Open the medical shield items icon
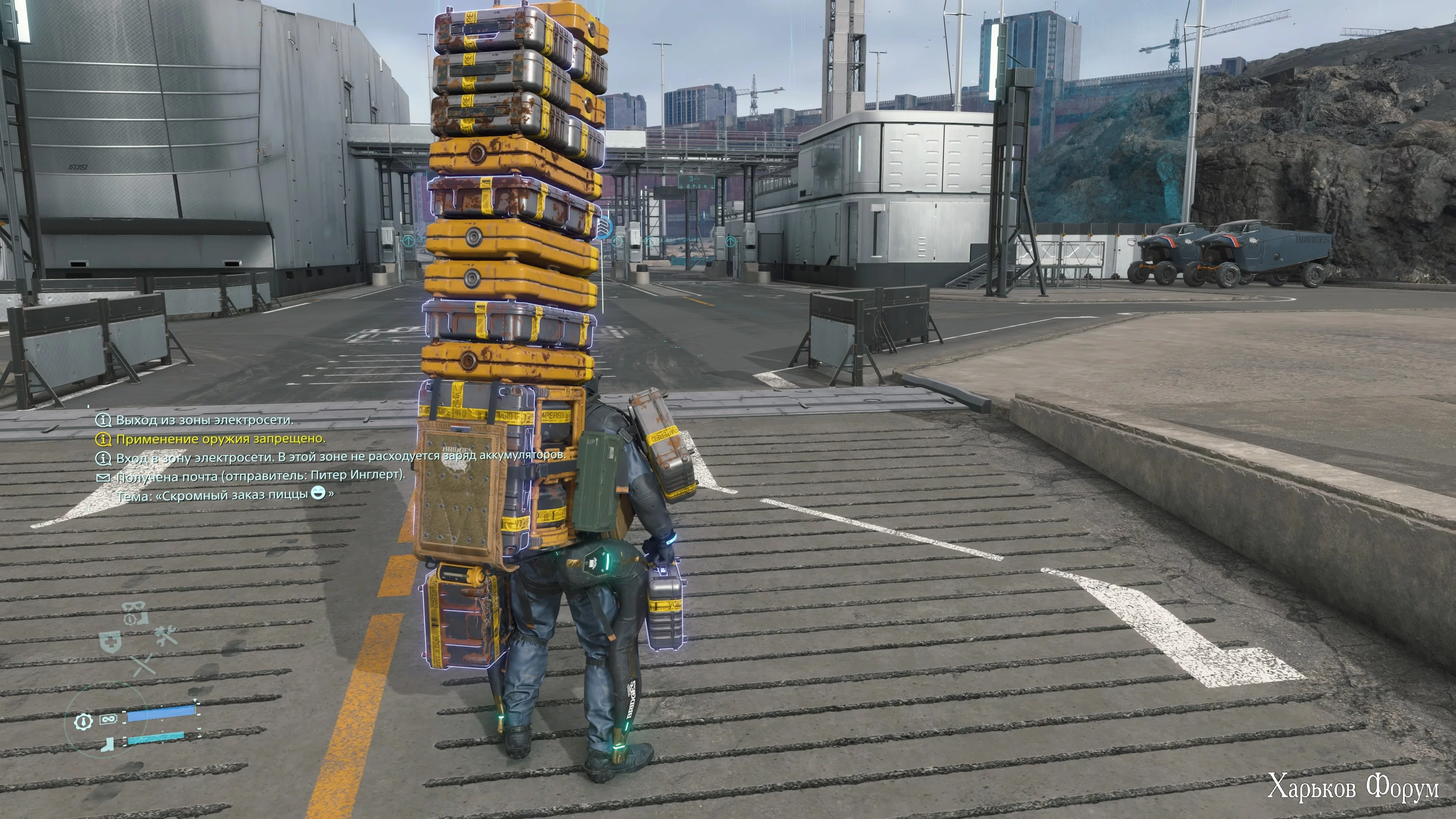This screenshot has height=819, width=1456. [110, 643]
